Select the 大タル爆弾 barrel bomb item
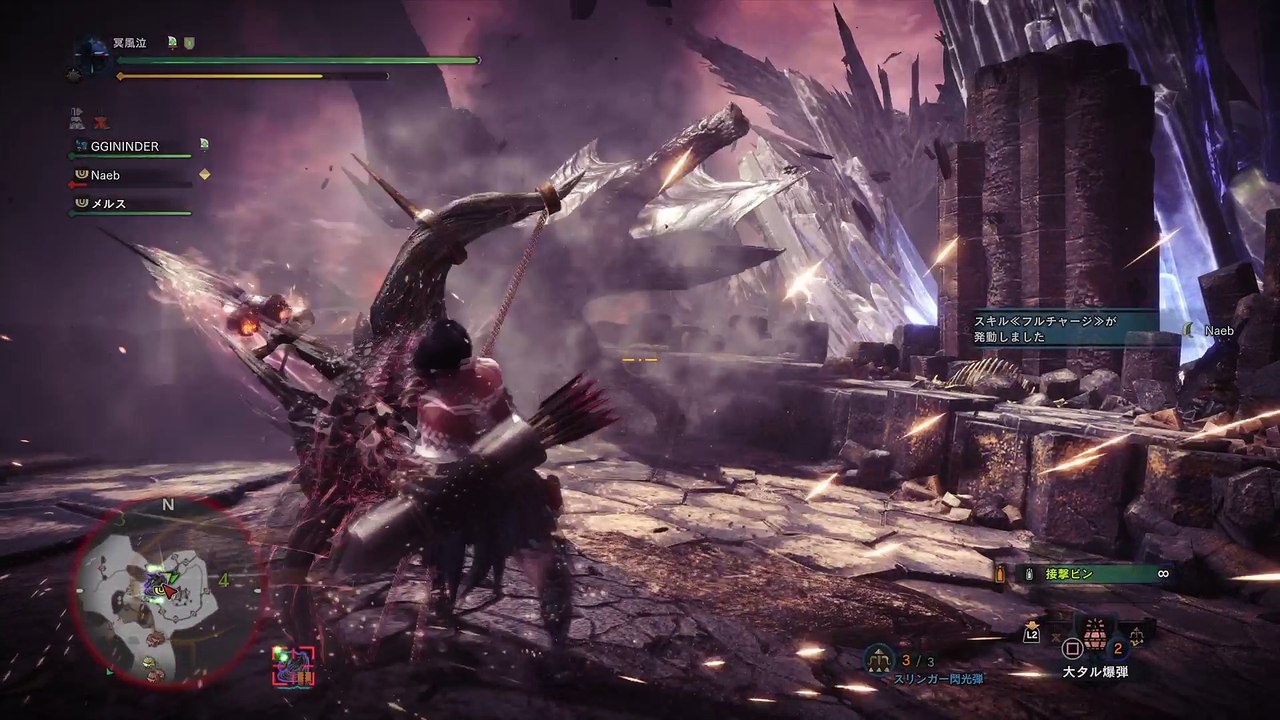This screenshot has width=1280, height=720. 1094,634
